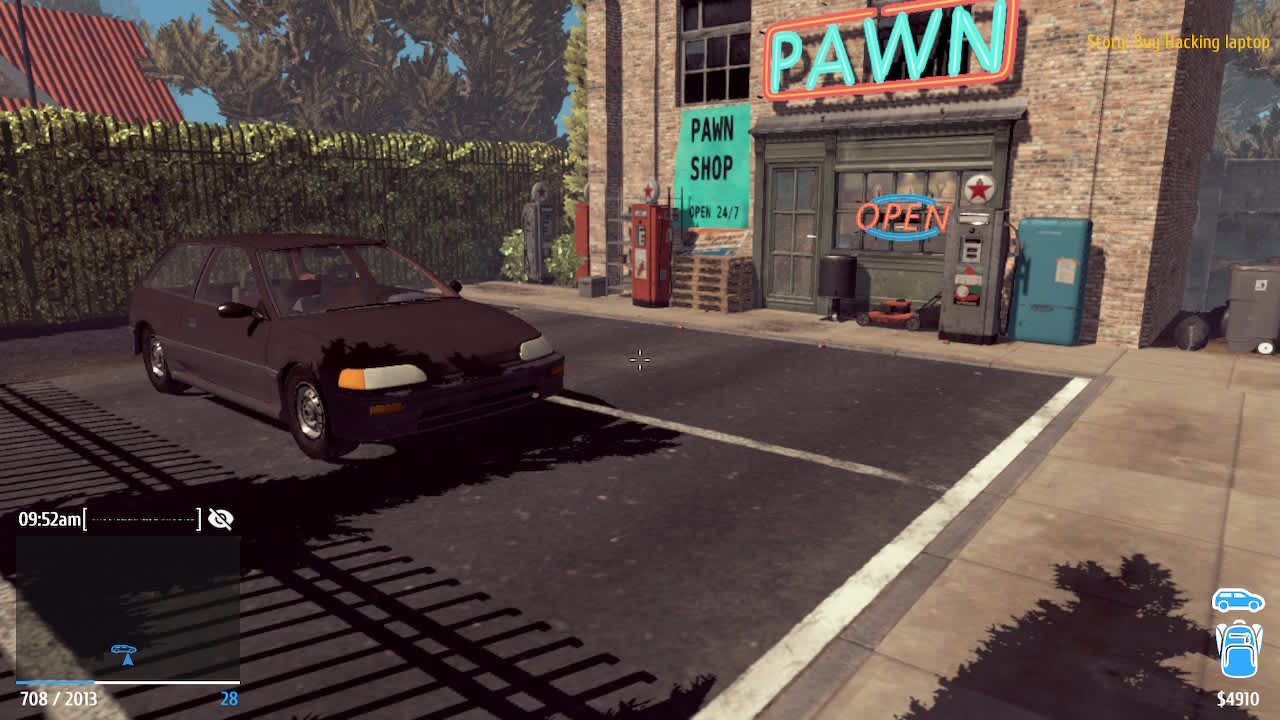Click the neon OPEN sign
This screenshot has height=720, width=1280.
(x=903, y=217)
